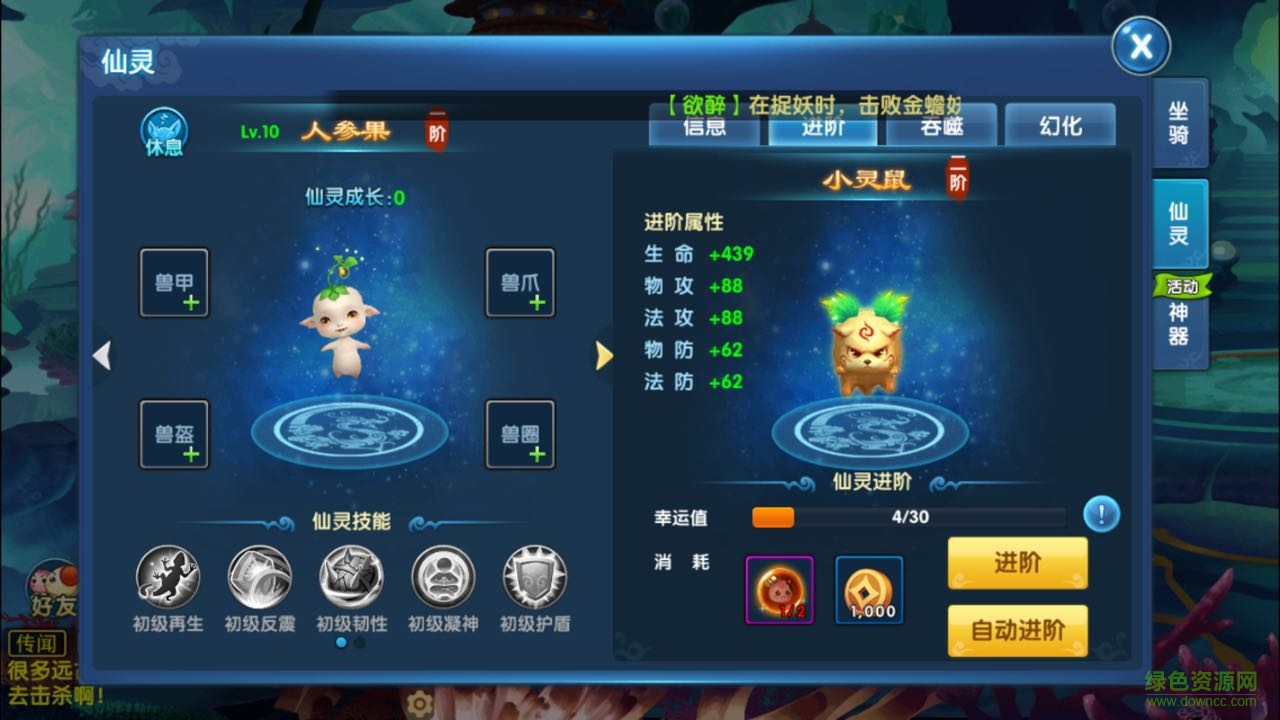Switch to the 吞噬 tab
Screen dimensions: 1280x720
pyautogui.click(x=941, y=125)
